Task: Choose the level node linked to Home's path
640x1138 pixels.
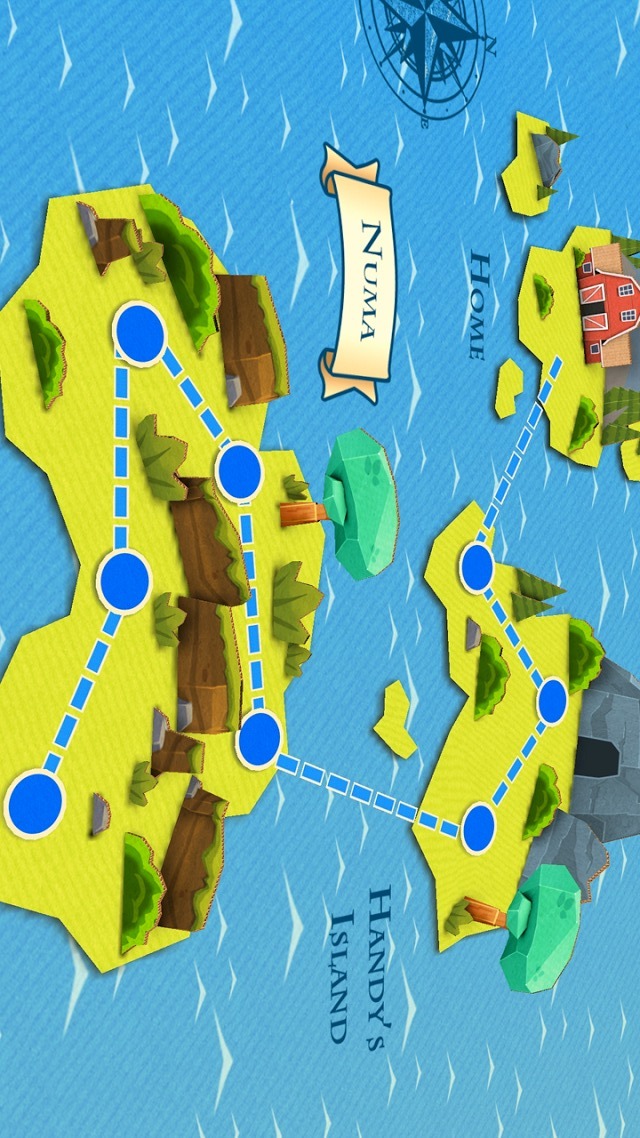Action: pos(477,568)
